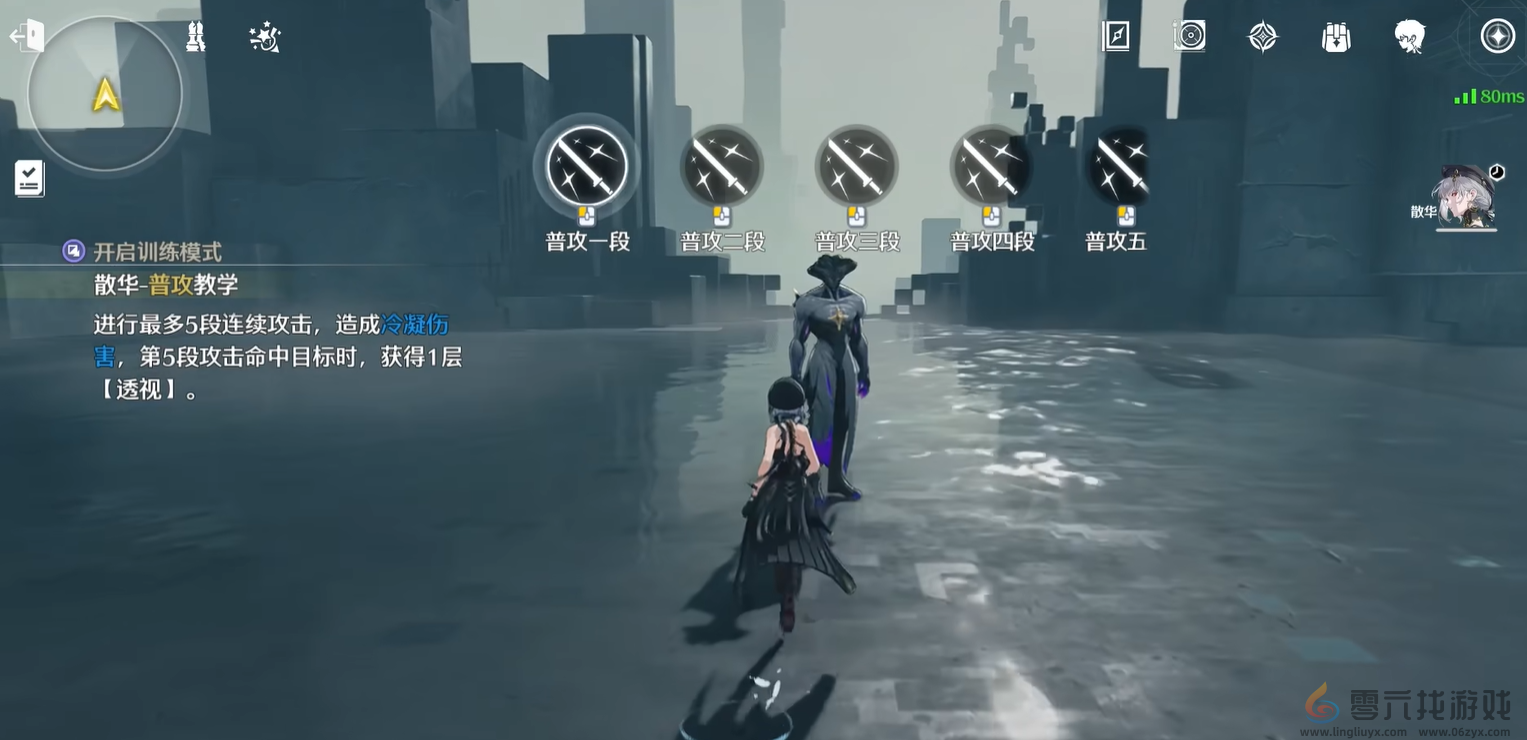
Task: Open the backpack inventory icon
Action: (x=1336, y=35)
